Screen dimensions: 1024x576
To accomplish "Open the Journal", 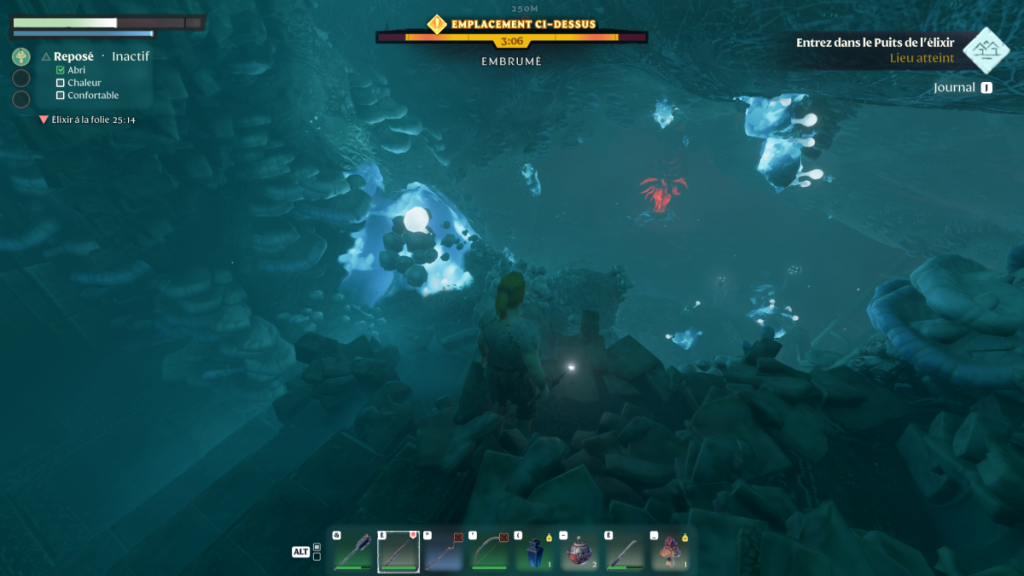I will pyautogui.click(x=961, y=88).
